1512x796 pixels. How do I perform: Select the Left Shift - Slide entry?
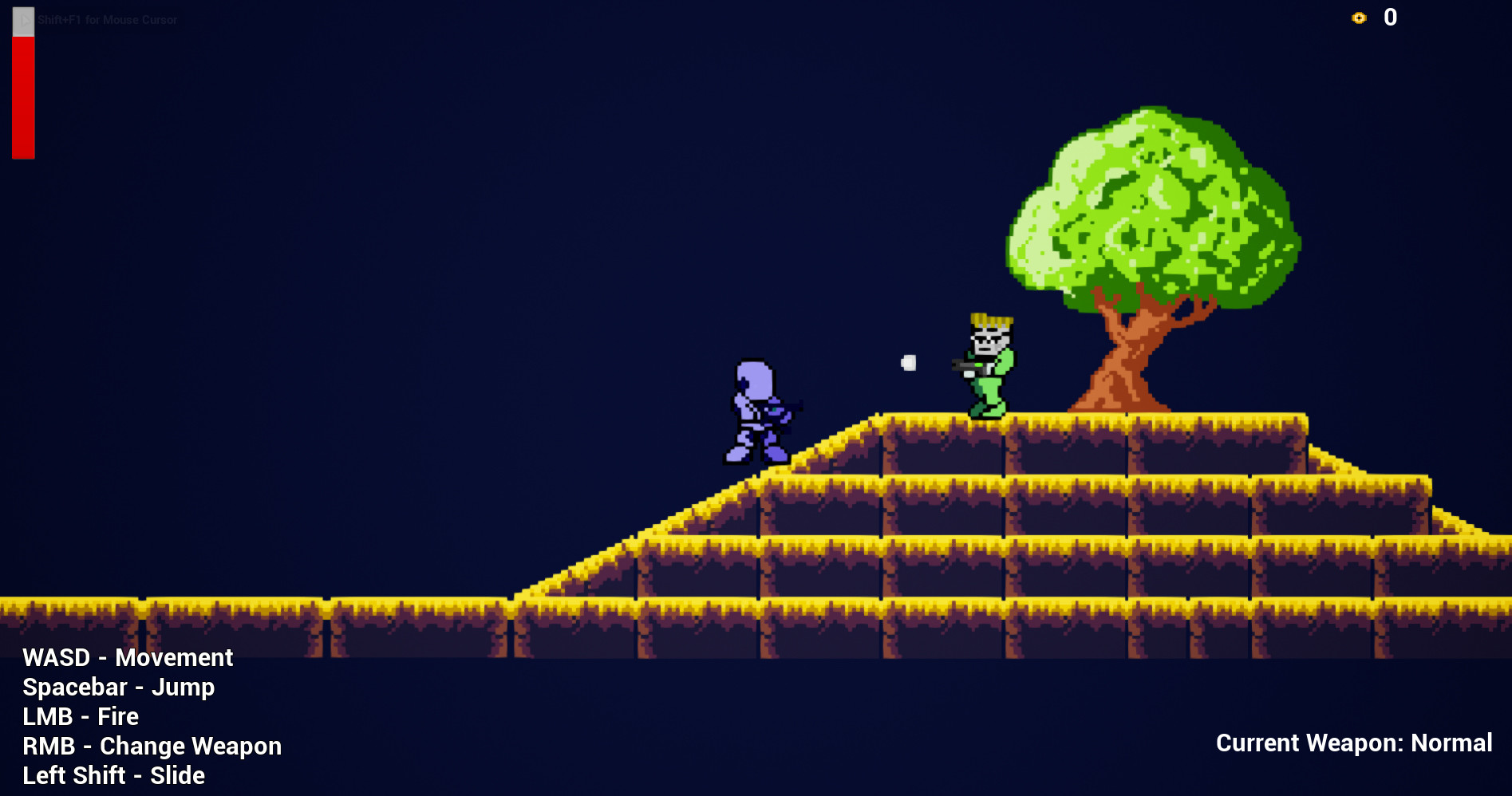point(113,774)
